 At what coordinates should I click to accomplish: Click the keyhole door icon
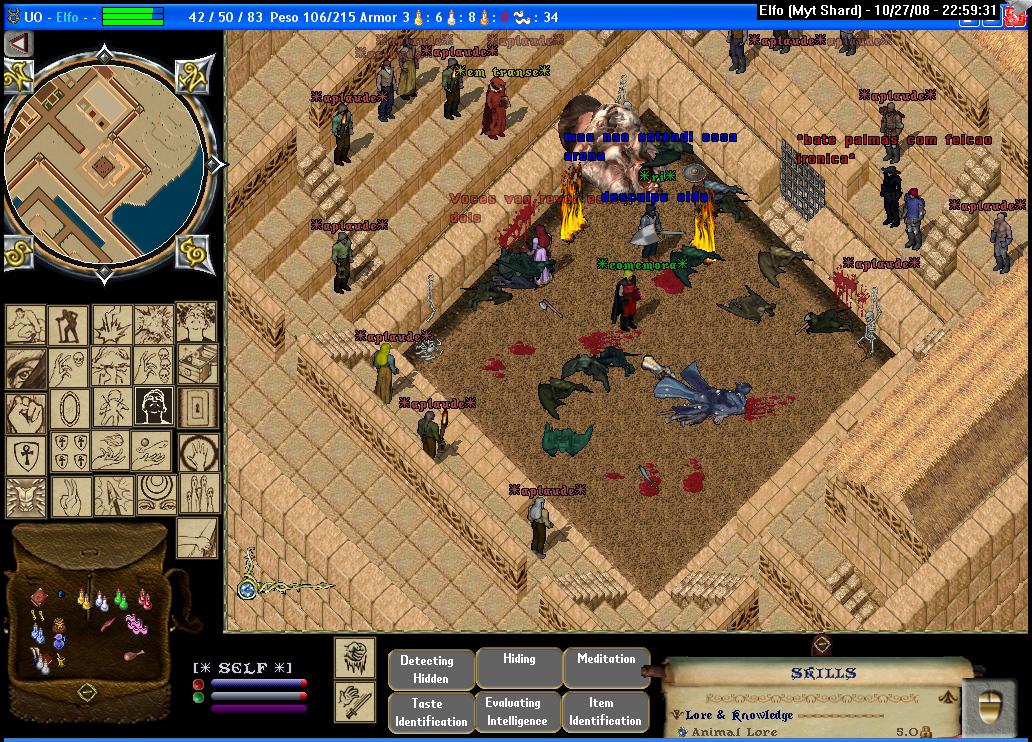(198, 406)
